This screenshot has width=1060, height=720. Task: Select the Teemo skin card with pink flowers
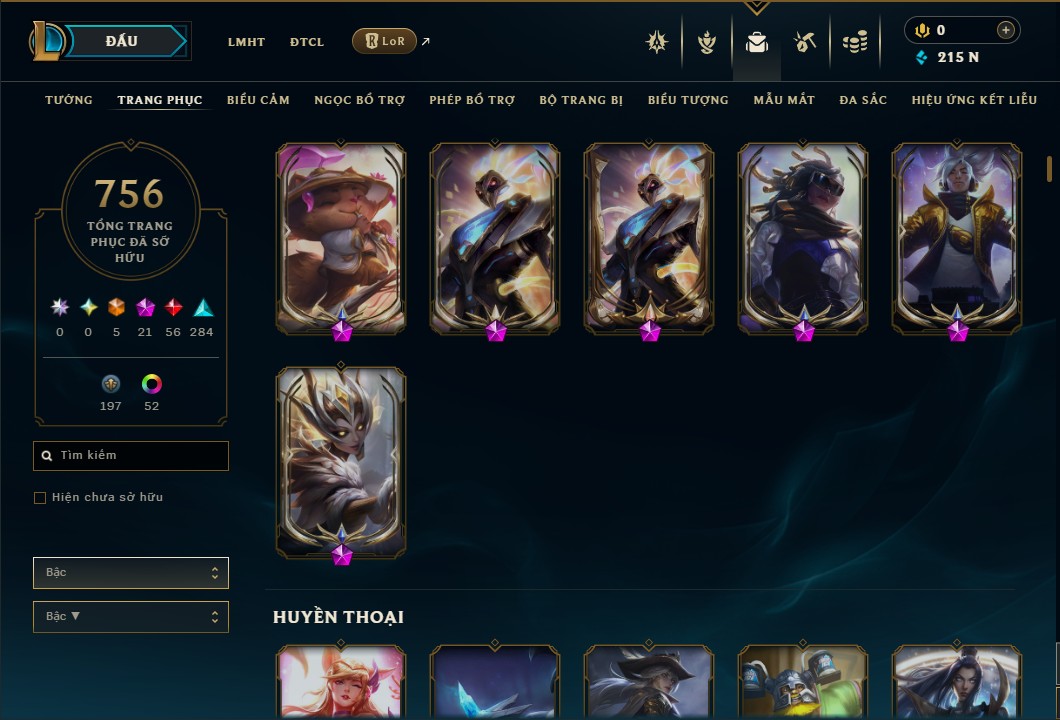coord(341,238)
